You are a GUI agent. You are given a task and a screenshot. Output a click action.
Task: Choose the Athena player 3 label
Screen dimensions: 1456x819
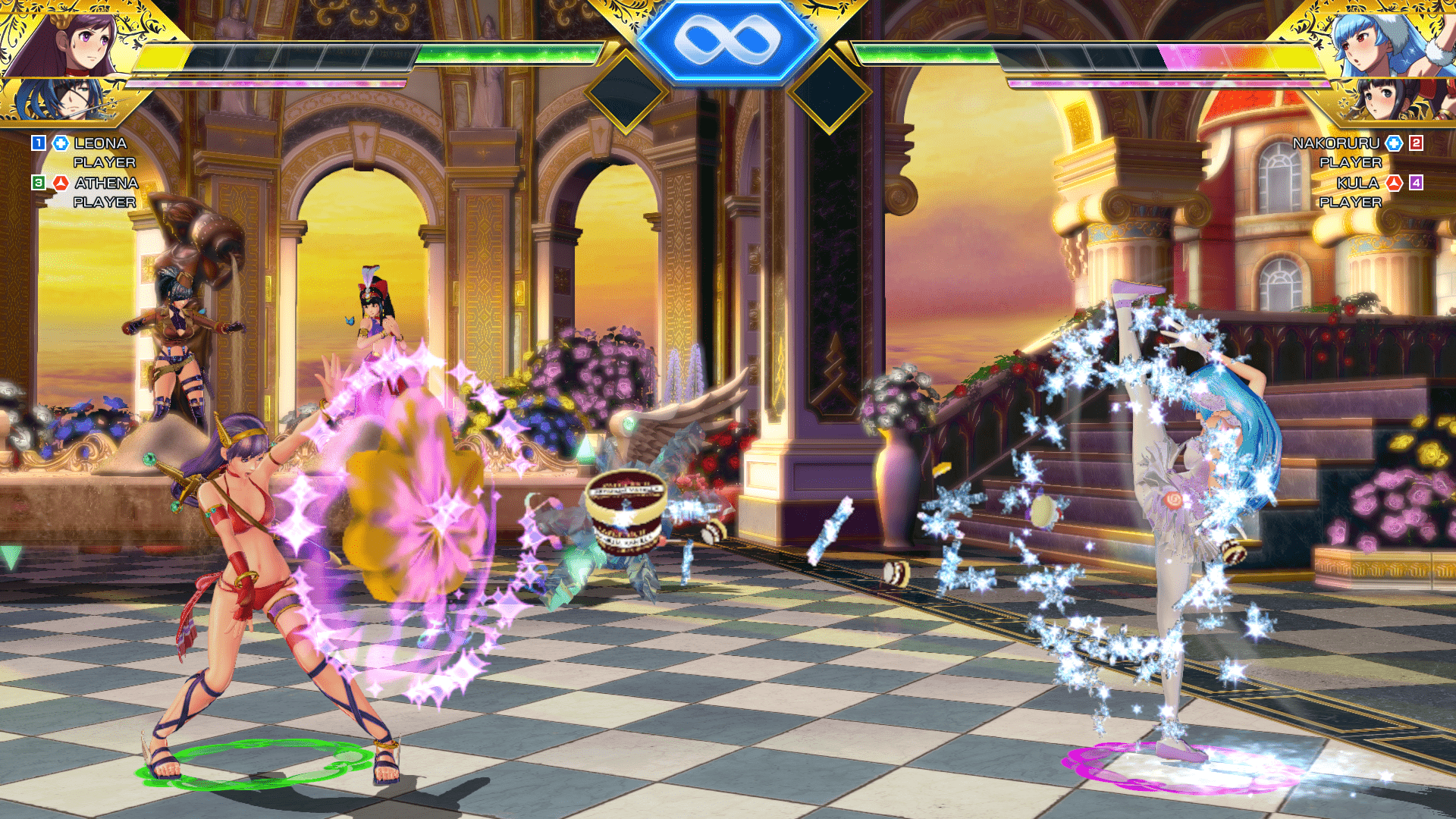(105, 184)
